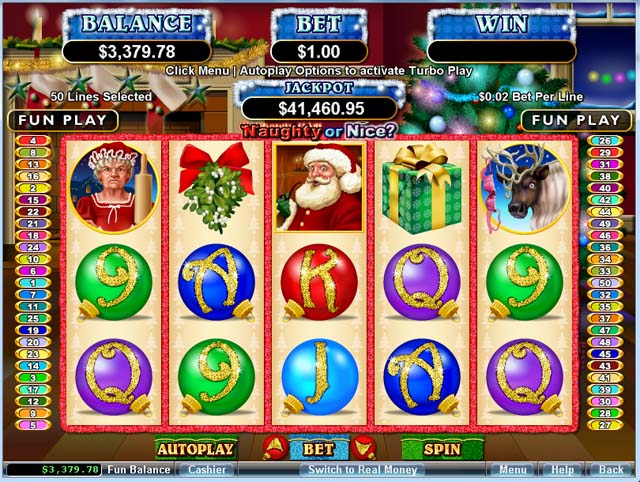
Task: Select payline number 5
Action: (x=32, y=425)
